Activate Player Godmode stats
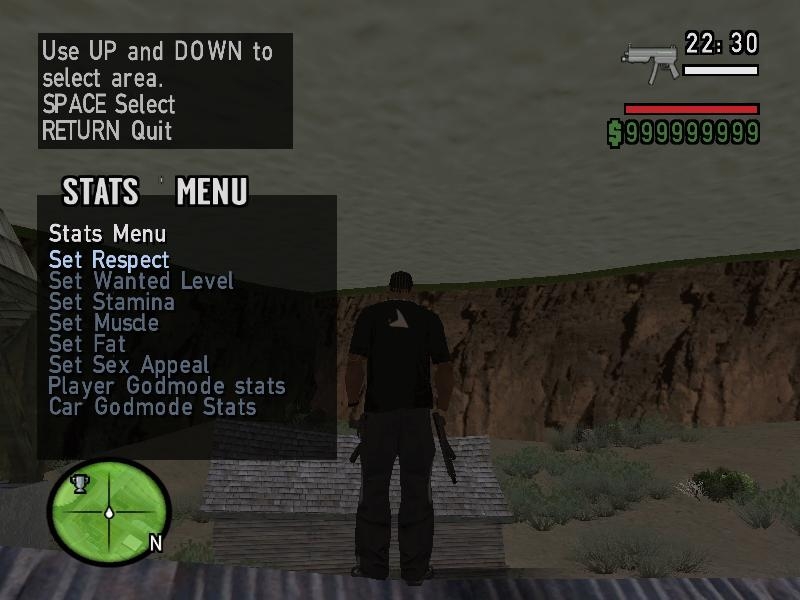 point(167,386)
